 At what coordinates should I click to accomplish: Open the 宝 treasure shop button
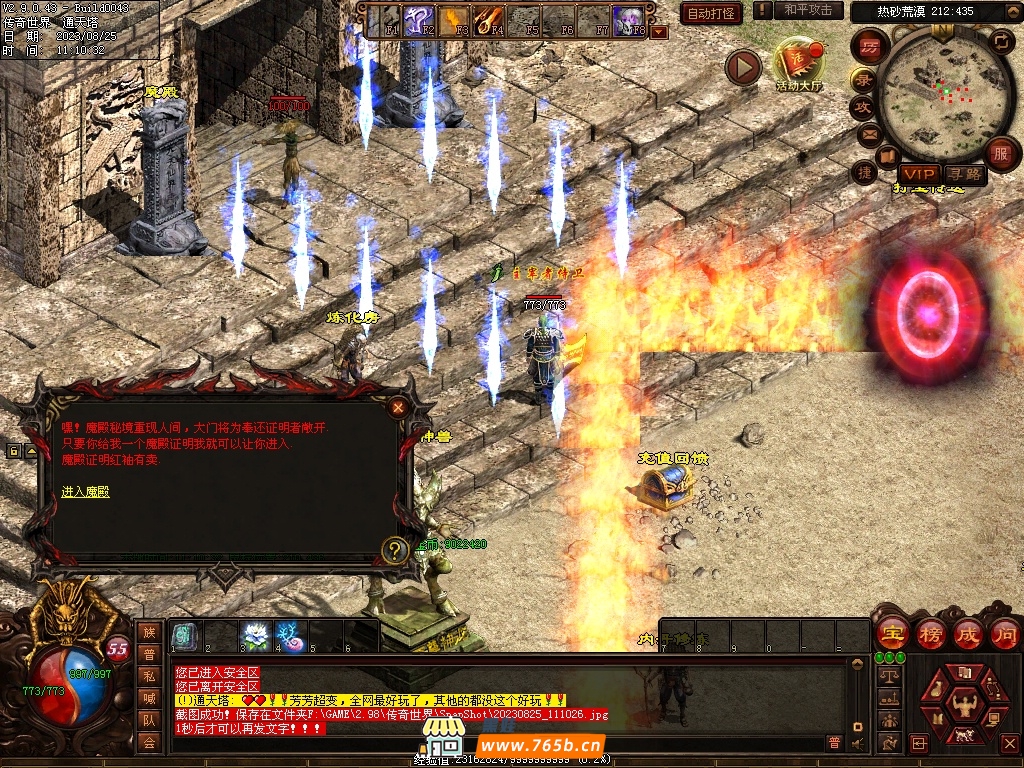pos(890,634)
